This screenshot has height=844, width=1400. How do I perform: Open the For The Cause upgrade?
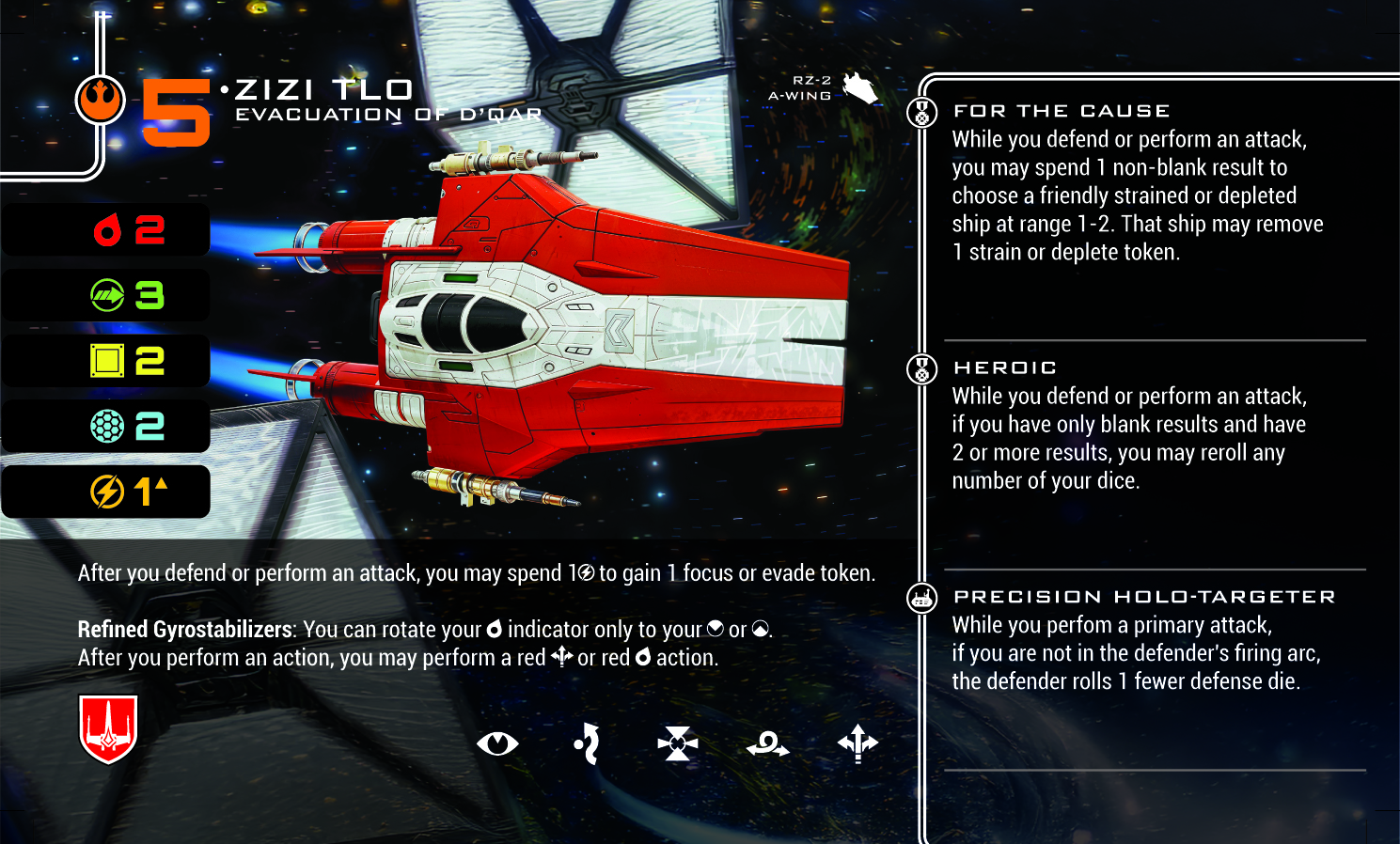click(1062, 111)
